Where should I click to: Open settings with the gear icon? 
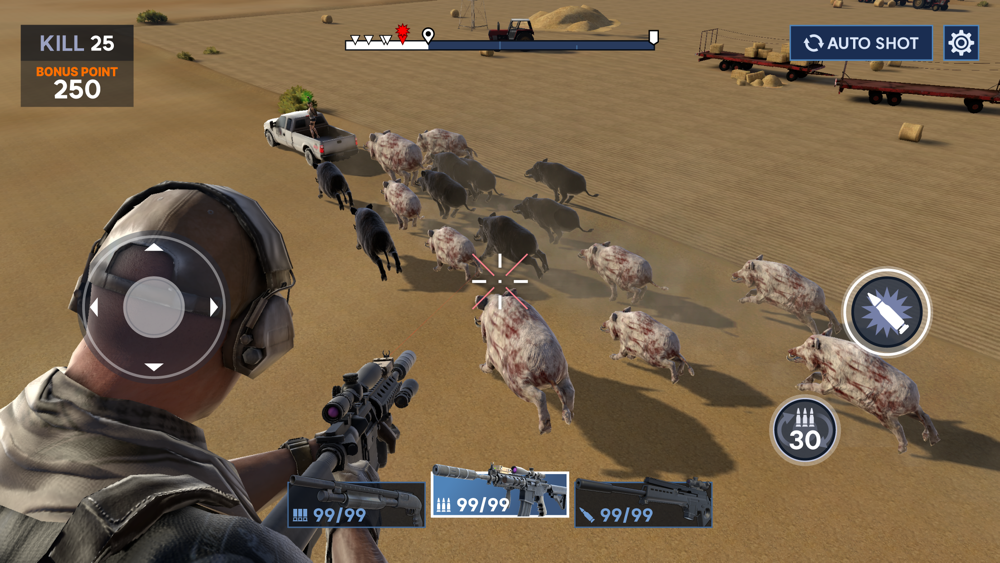click(961, 43)
